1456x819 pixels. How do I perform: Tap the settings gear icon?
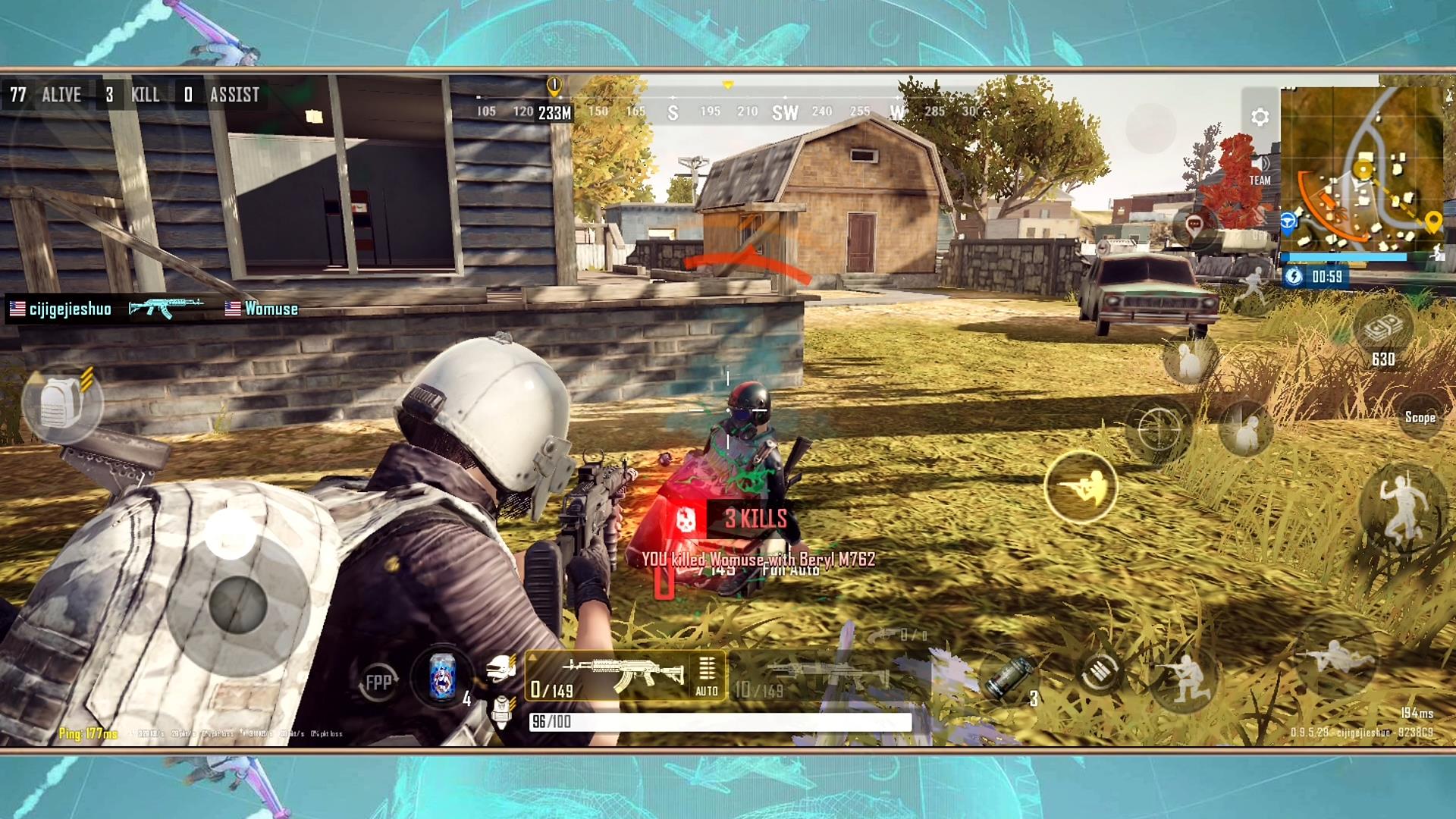click(x=1260, y=115)
